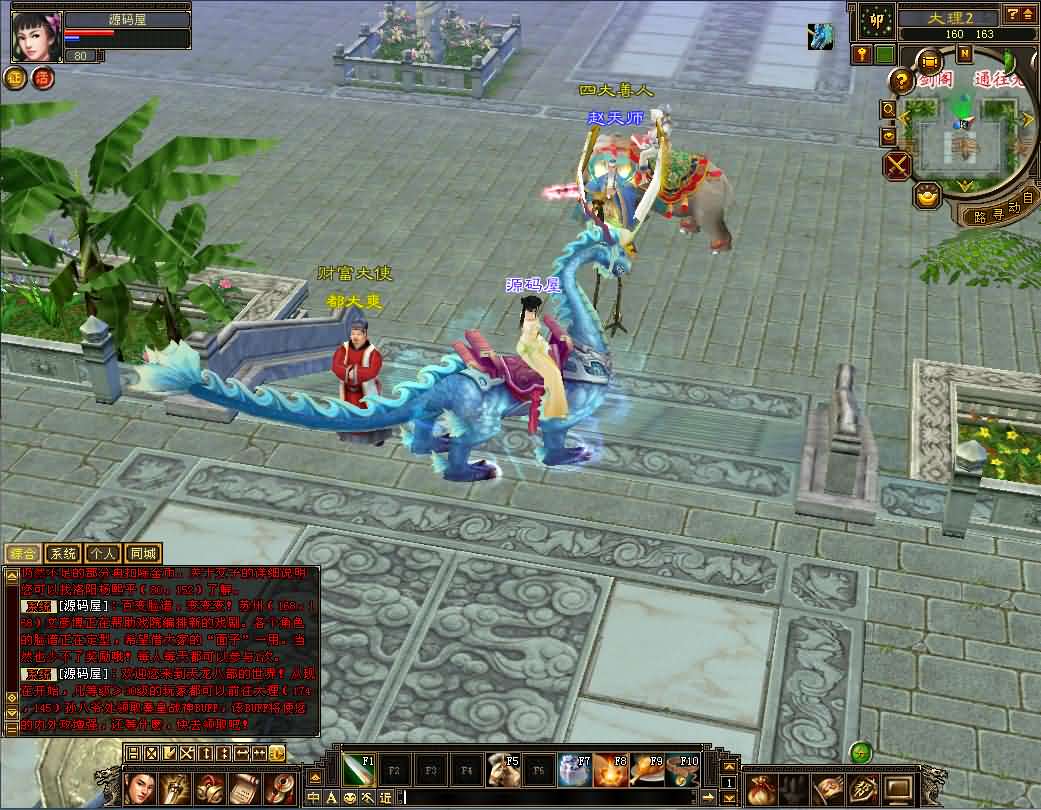Image resolution: width=1041 pixels, height=810 pixels.
Task: Open the question mark help by minimap
Action: click(x=901, y=81)
